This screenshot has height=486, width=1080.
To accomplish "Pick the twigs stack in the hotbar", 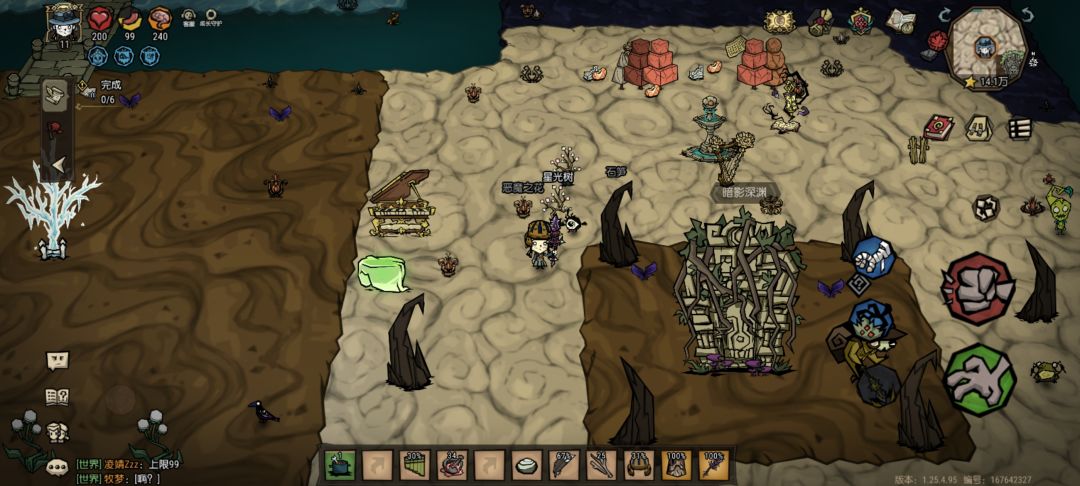I will click(x=601, y=465).
